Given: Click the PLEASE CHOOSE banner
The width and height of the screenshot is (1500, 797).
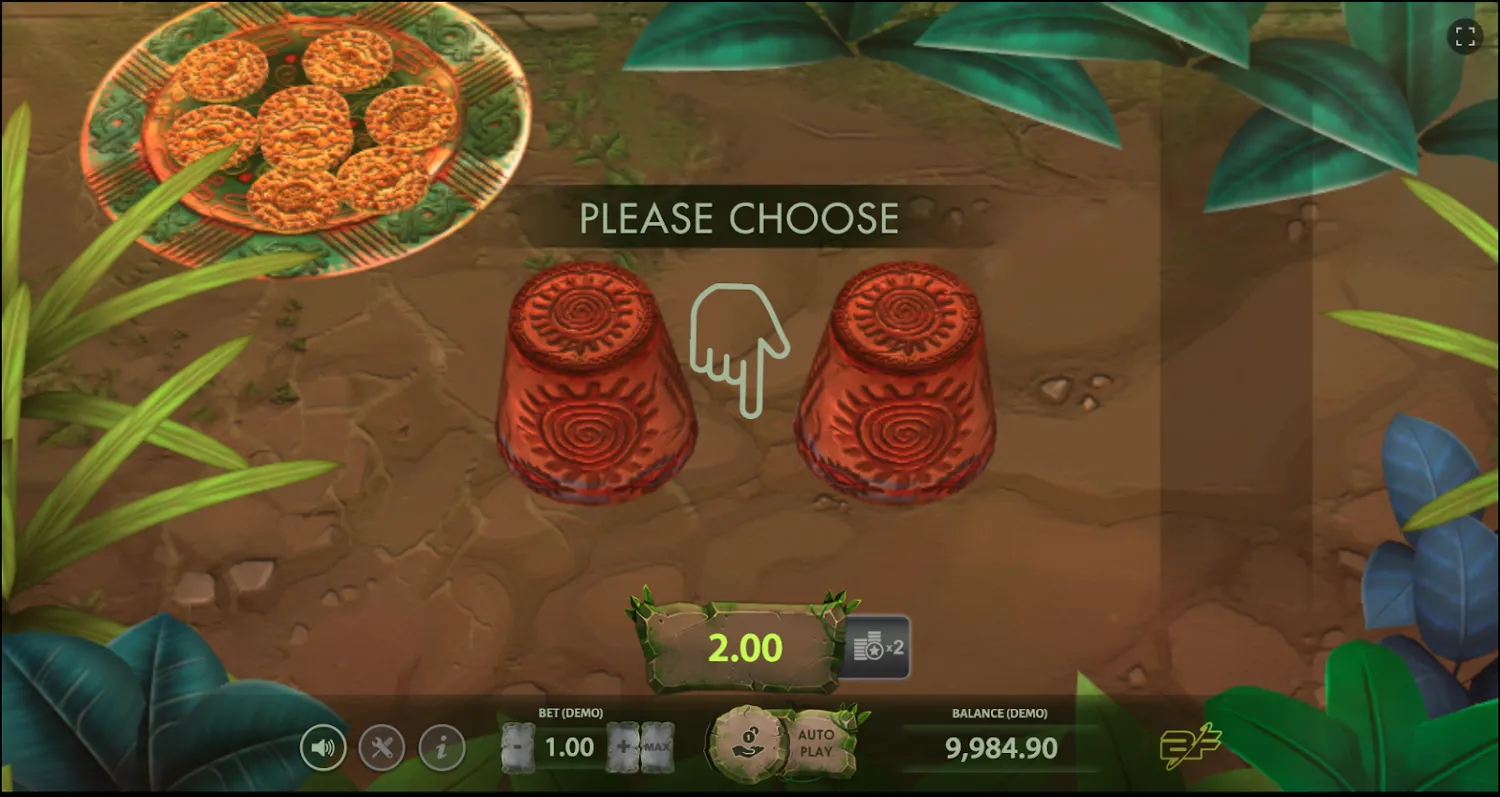Looking at the screenshot, I should (740, 217).
